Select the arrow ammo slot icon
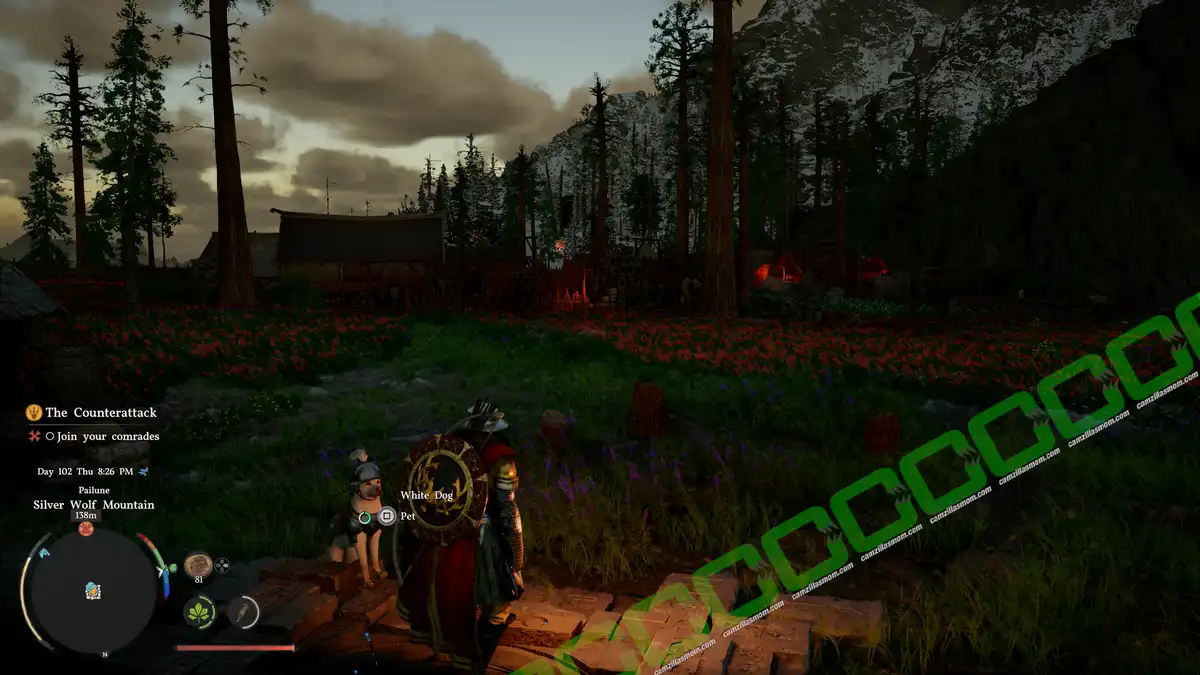Screen dimensions: 1200x675 (x=242, y=611)
